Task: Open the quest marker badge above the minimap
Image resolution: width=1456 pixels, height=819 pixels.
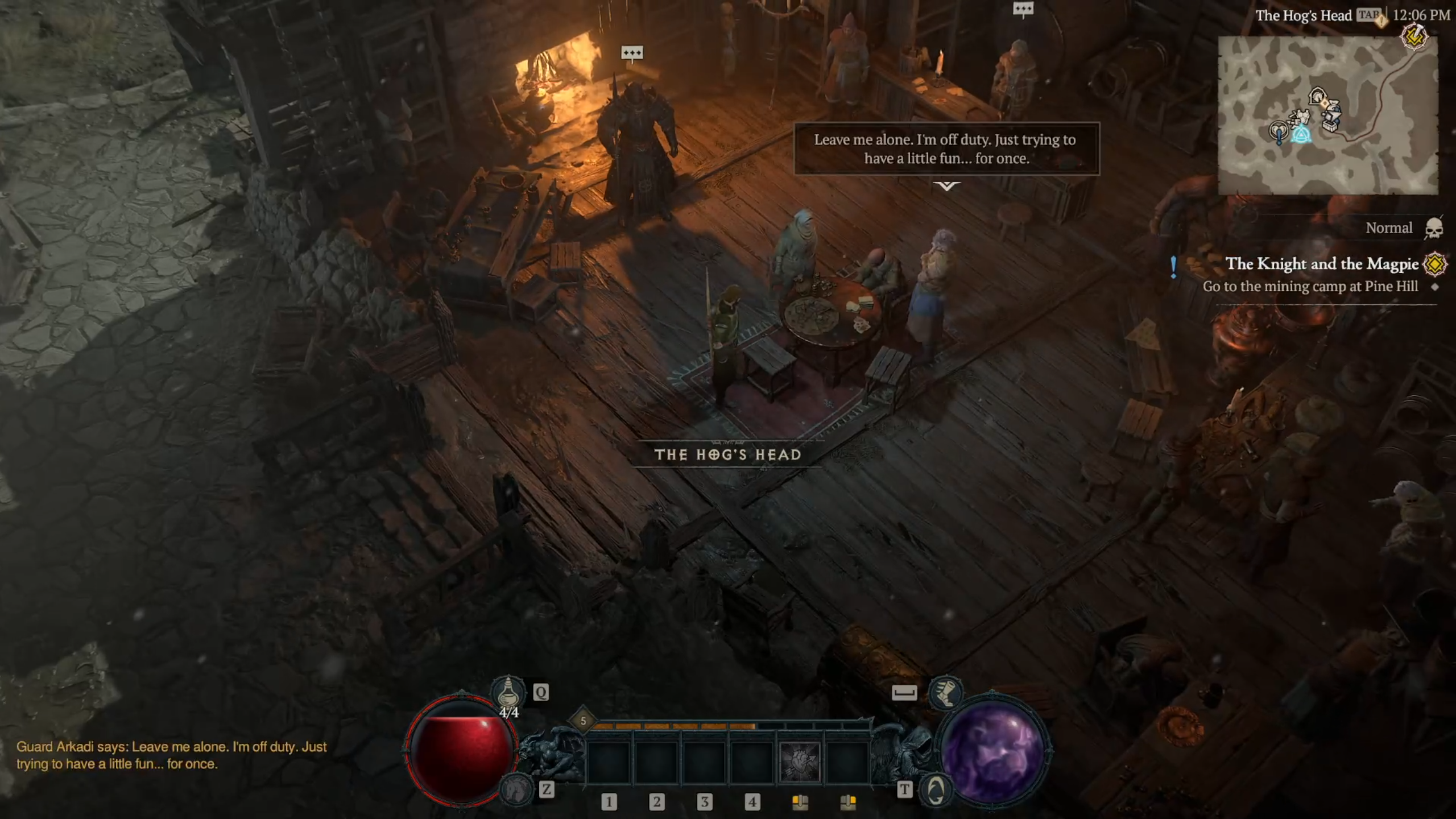Action: pos(1415,38)
